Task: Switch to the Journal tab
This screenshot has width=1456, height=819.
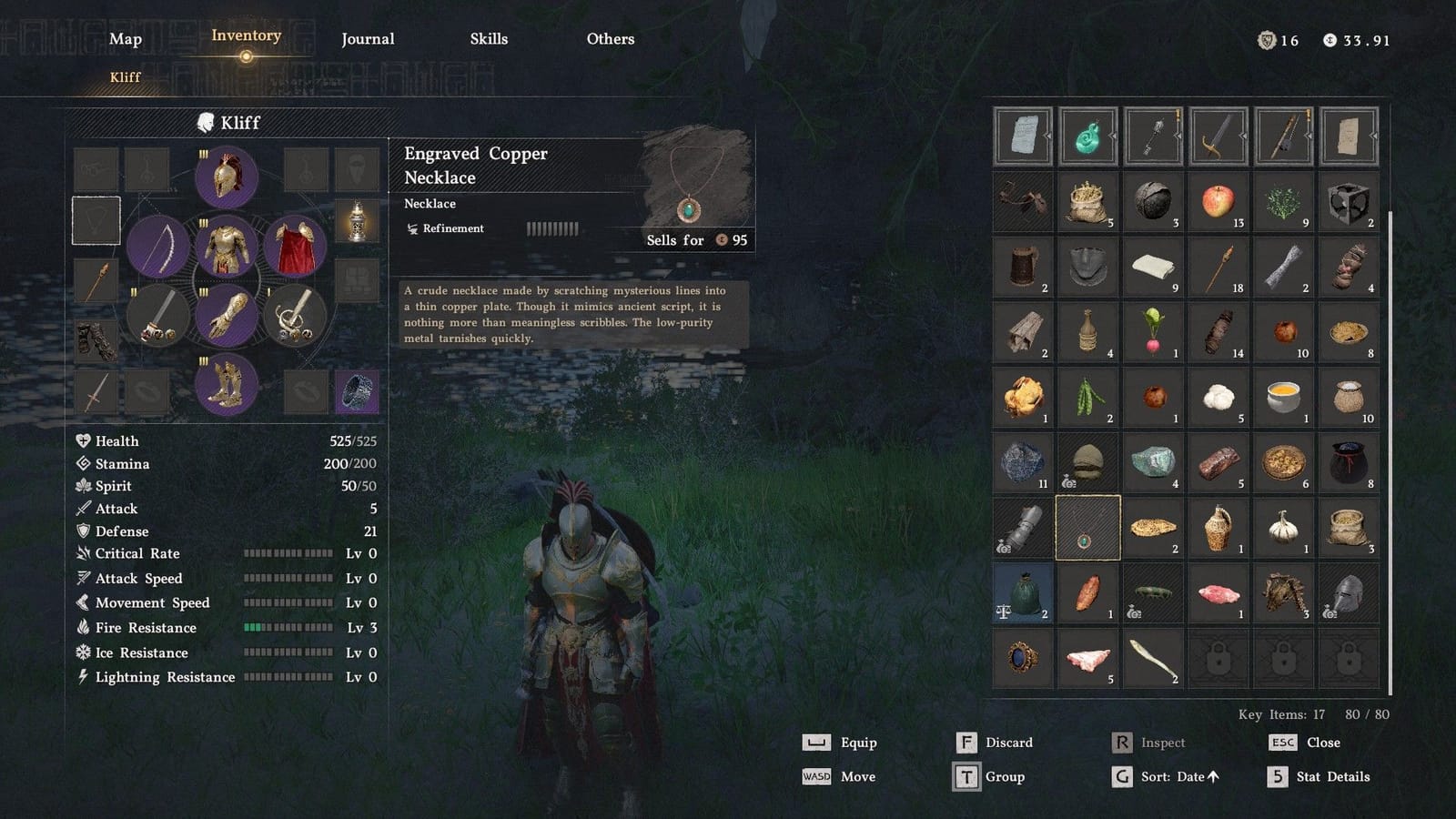Action: [x=368, y=38]
